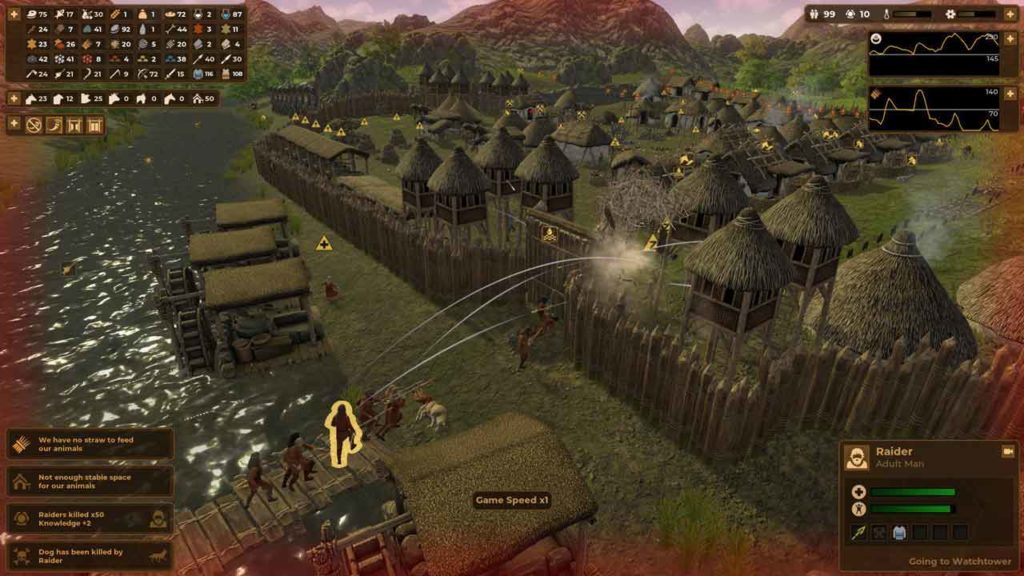Select the Raider's portrait icon

click(856, 458)
